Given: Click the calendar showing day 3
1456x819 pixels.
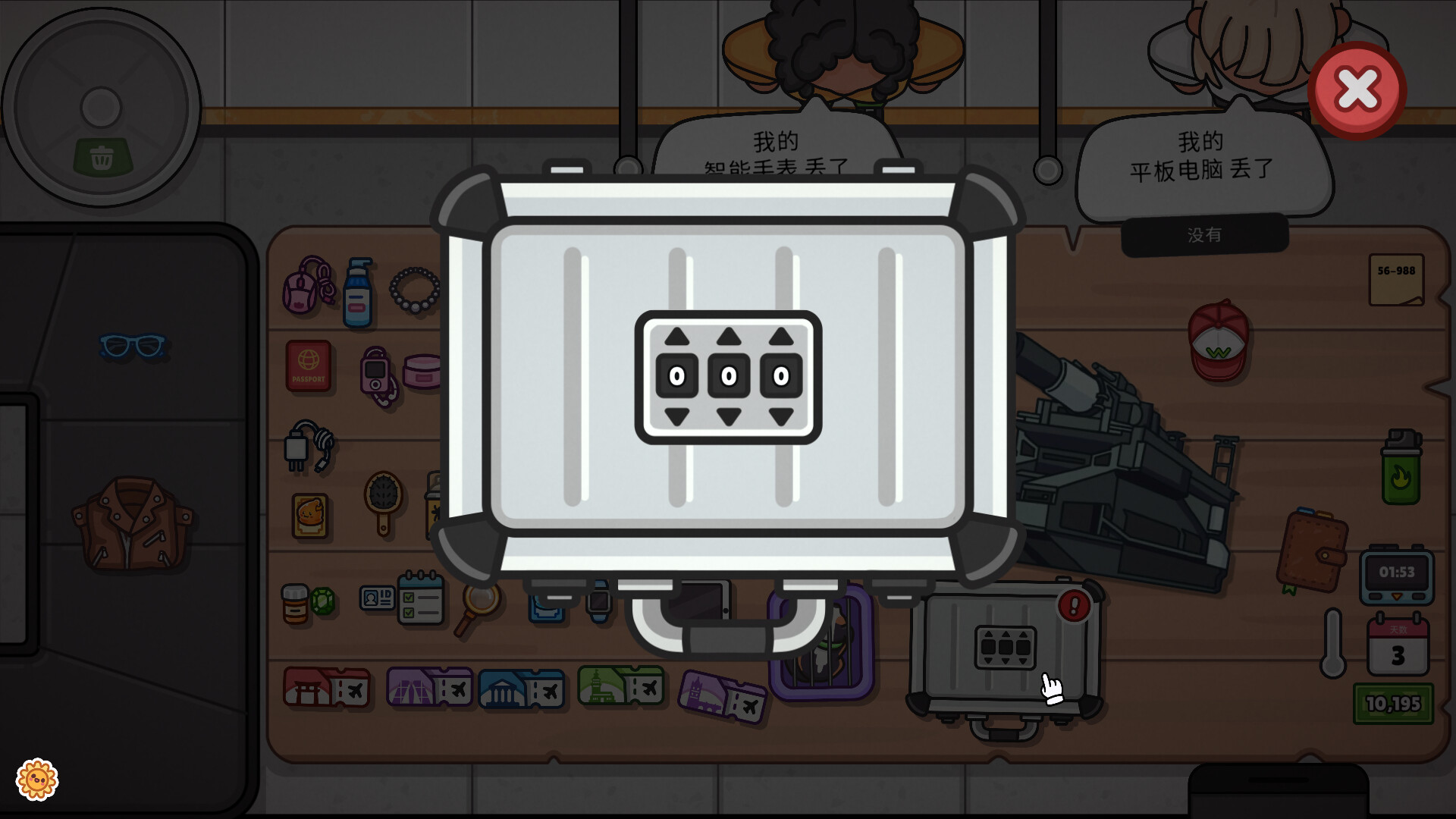Looking at the screenshot, I should [1399, 645].
